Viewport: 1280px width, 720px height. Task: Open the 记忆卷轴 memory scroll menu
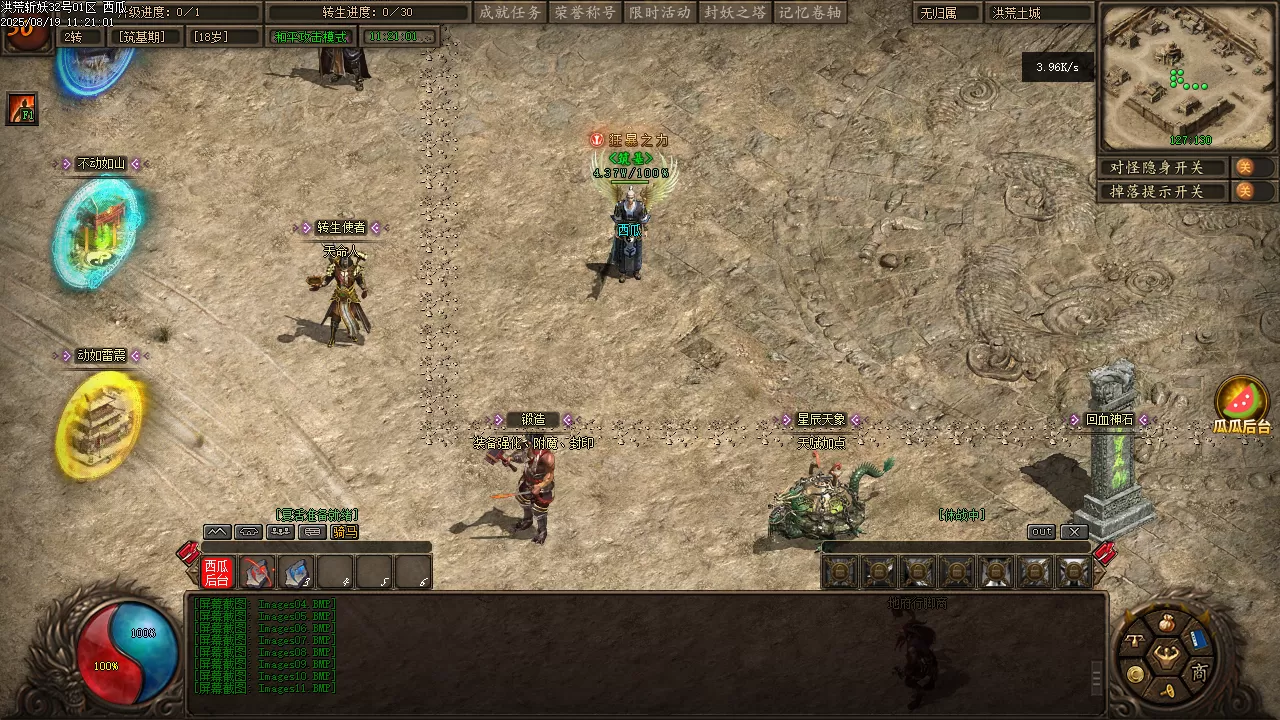(x=810, y=13)
